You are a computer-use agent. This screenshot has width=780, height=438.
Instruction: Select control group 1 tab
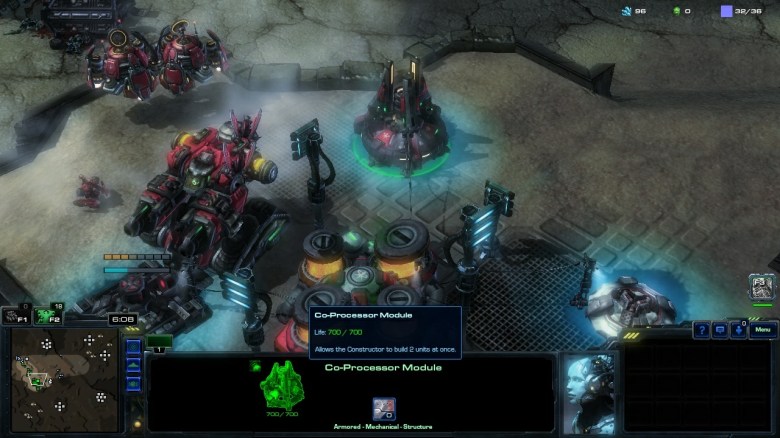pos(159,343)
